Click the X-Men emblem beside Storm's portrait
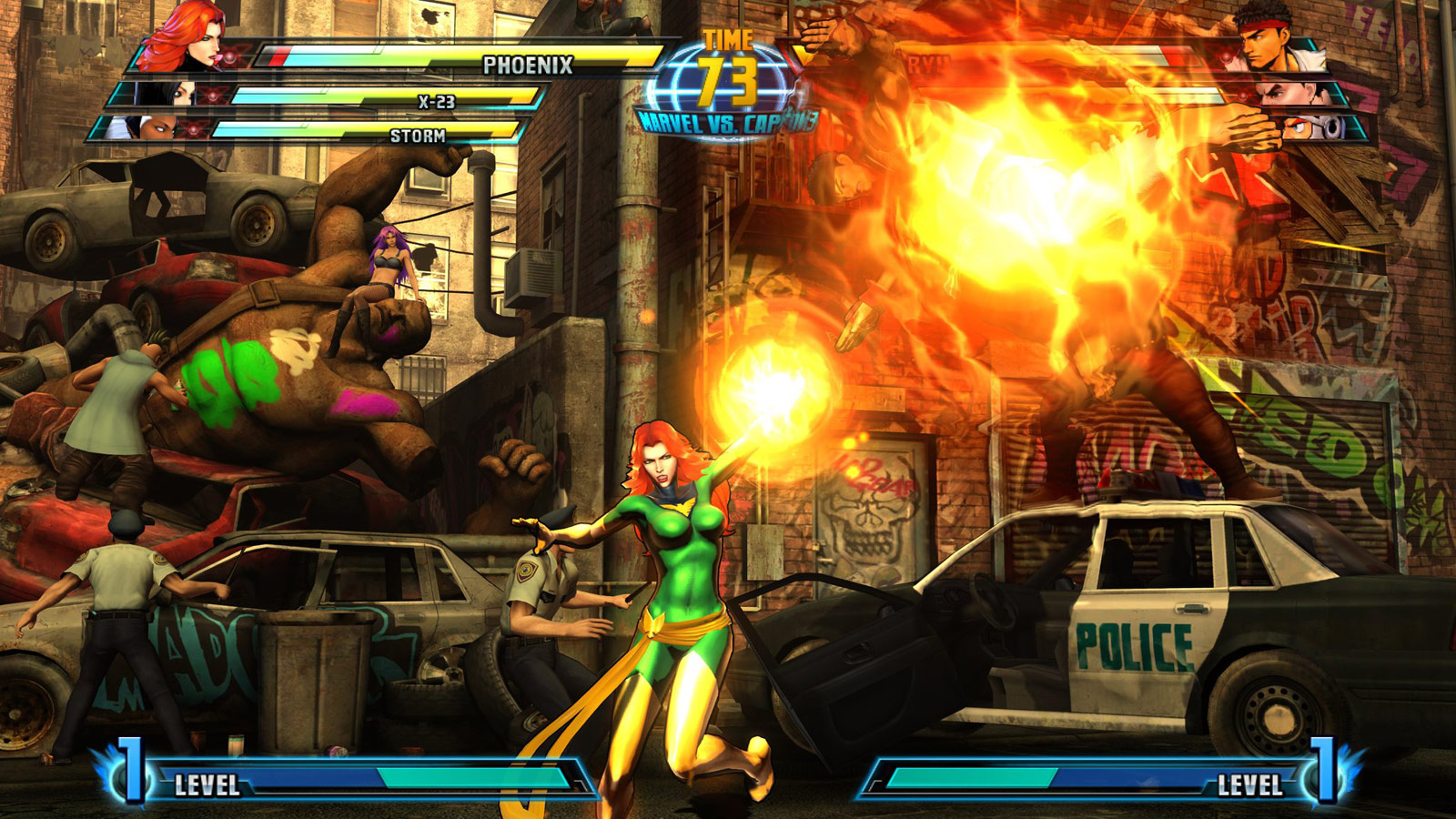Screen dimensions: 1456x819 point(193,128)
